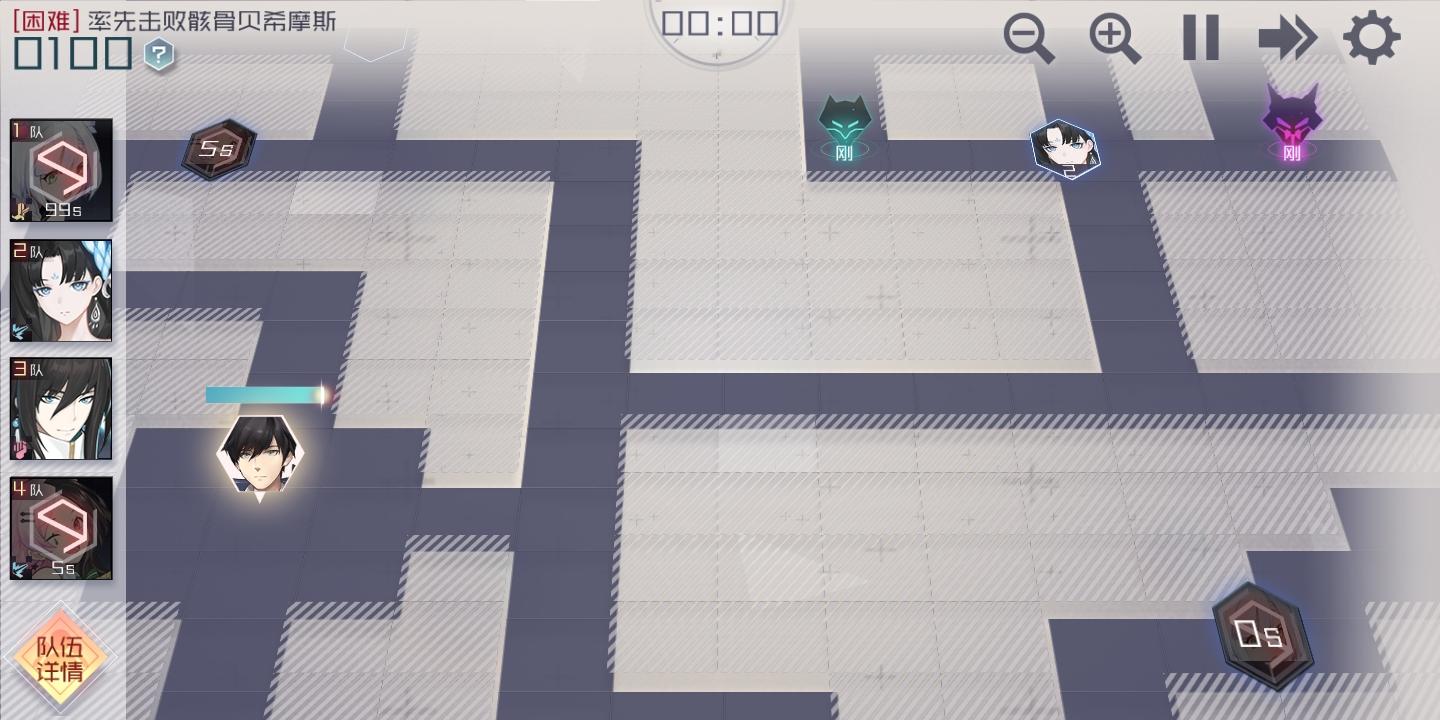Select Team 1 with the 99s cooldown
The width and height of the screenshot is (1440, 720).
pos(60,170)
